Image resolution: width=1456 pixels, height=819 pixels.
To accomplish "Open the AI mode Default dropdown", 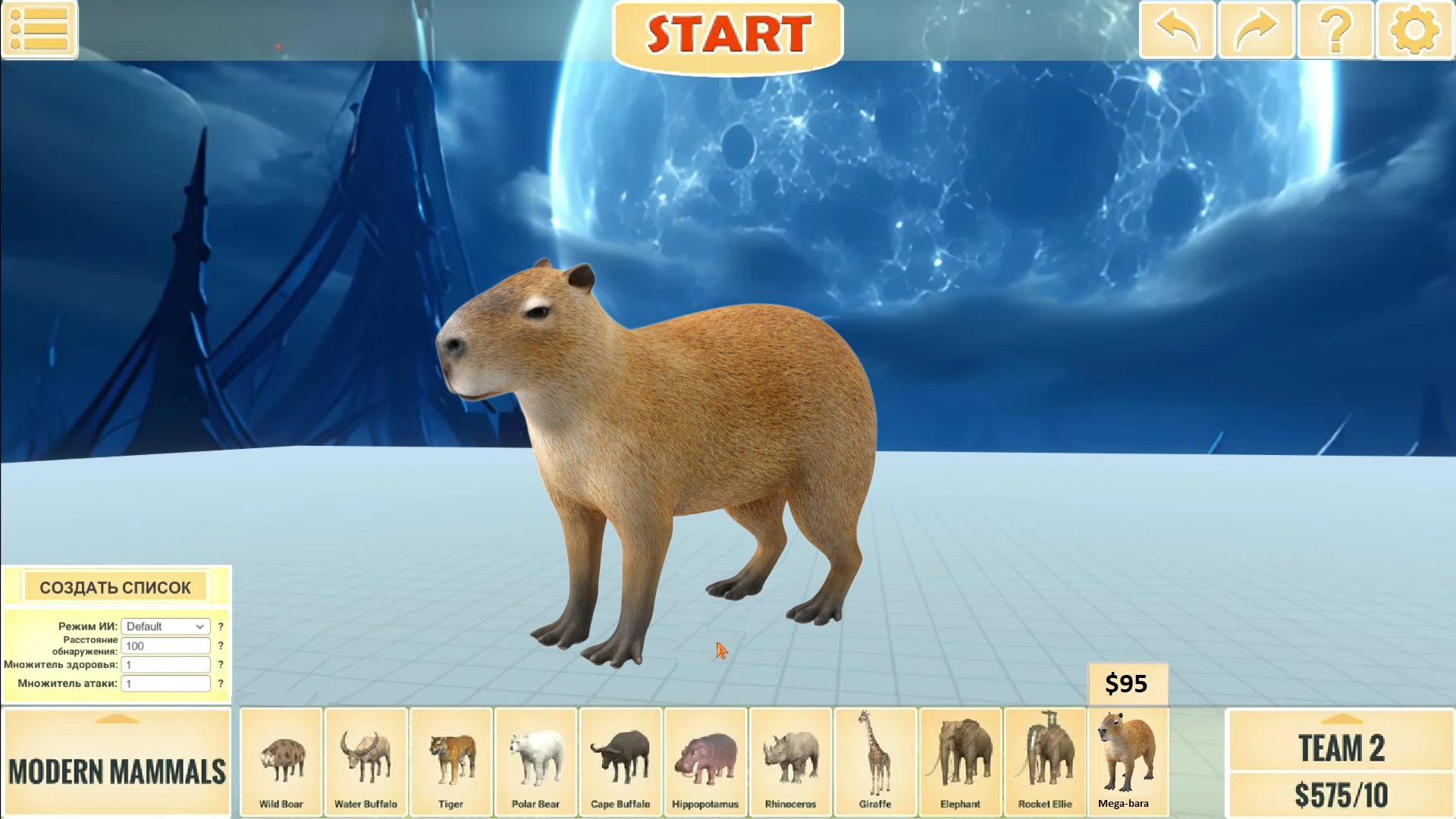I will (x=165, y=626).
